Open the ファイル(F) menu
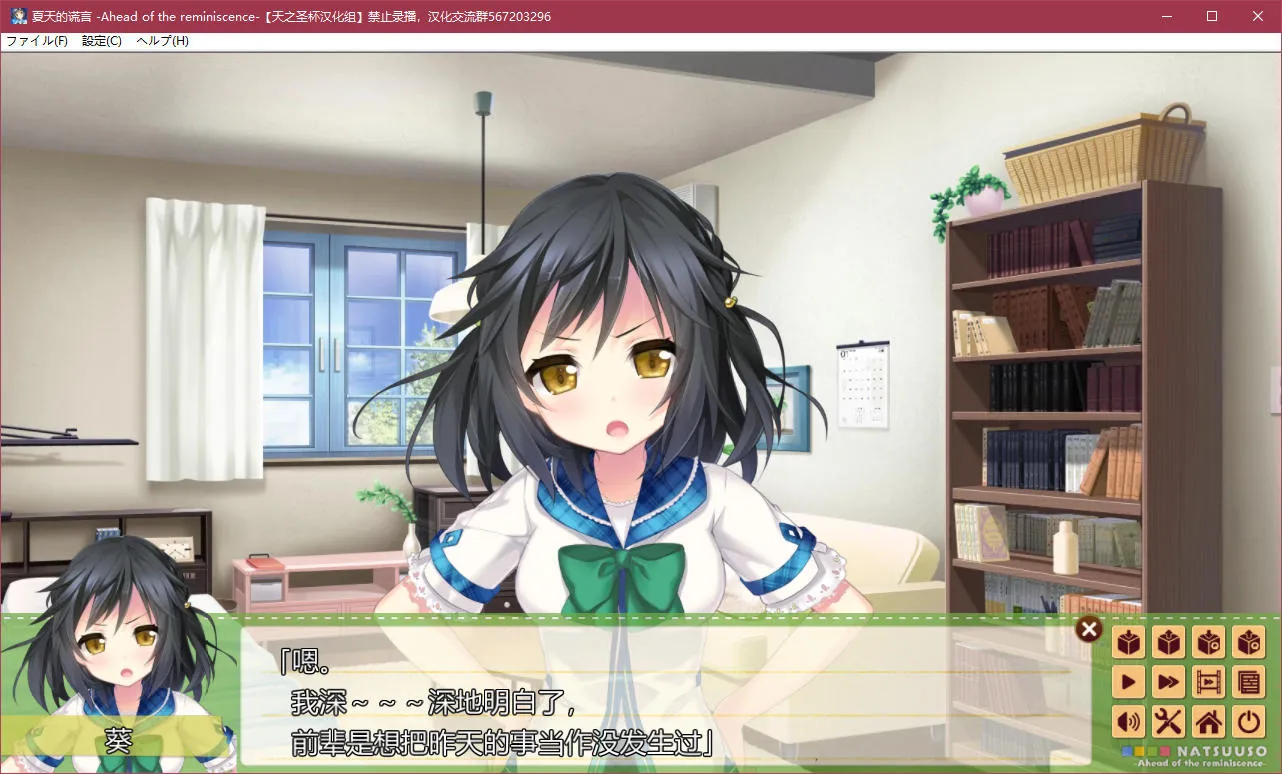This screenshot has width=1282, height=774. point(36,41)
